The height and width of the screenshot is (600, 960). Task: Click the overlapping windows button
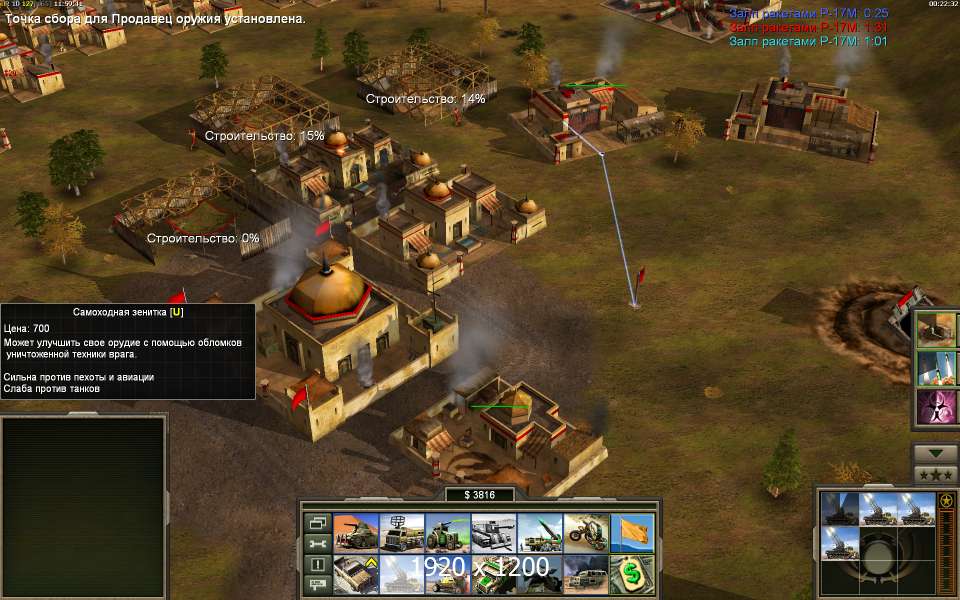coord(318,522)
